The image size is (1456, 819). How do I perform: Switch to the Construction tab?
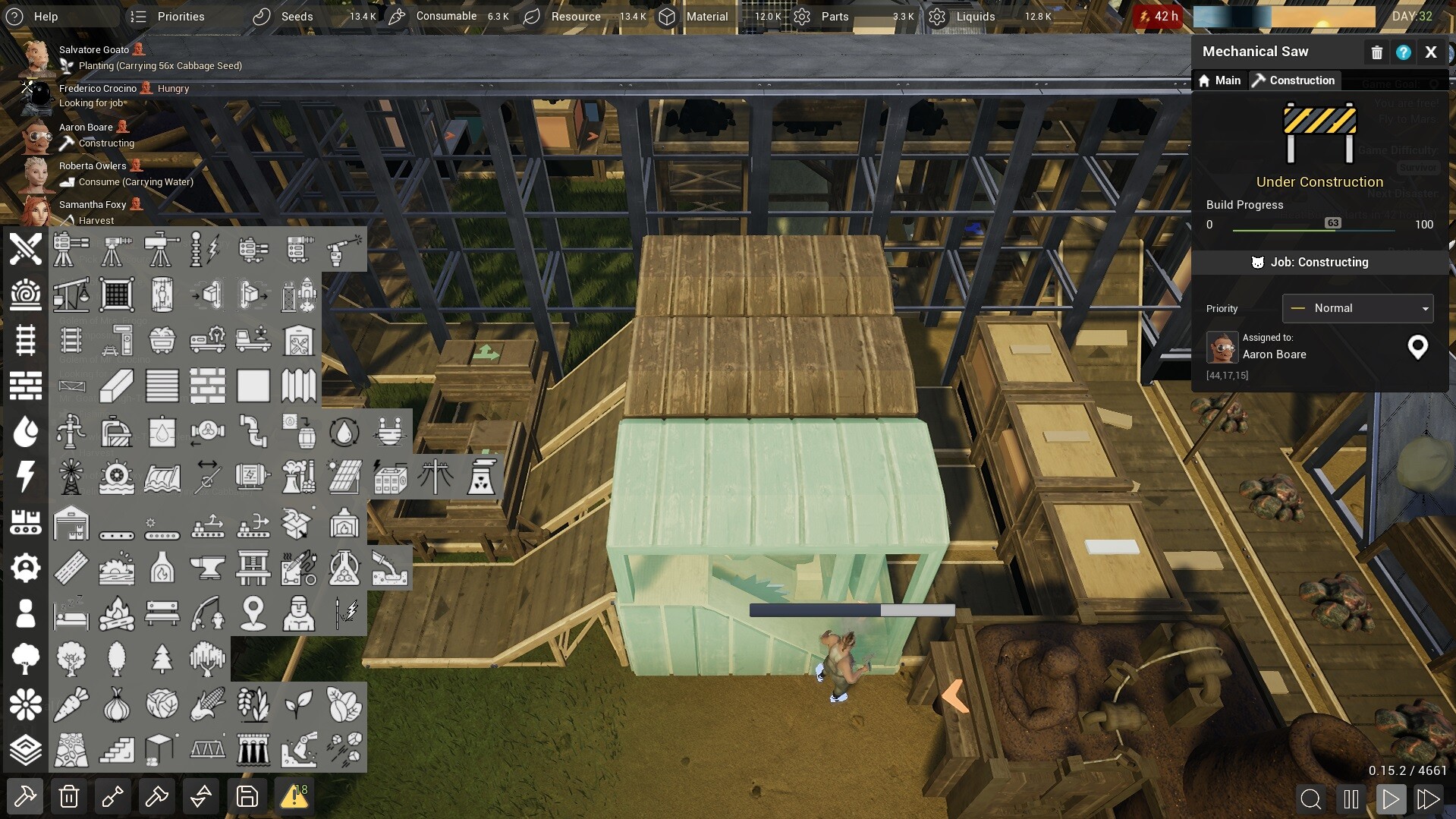click(x=1293, y=80)
